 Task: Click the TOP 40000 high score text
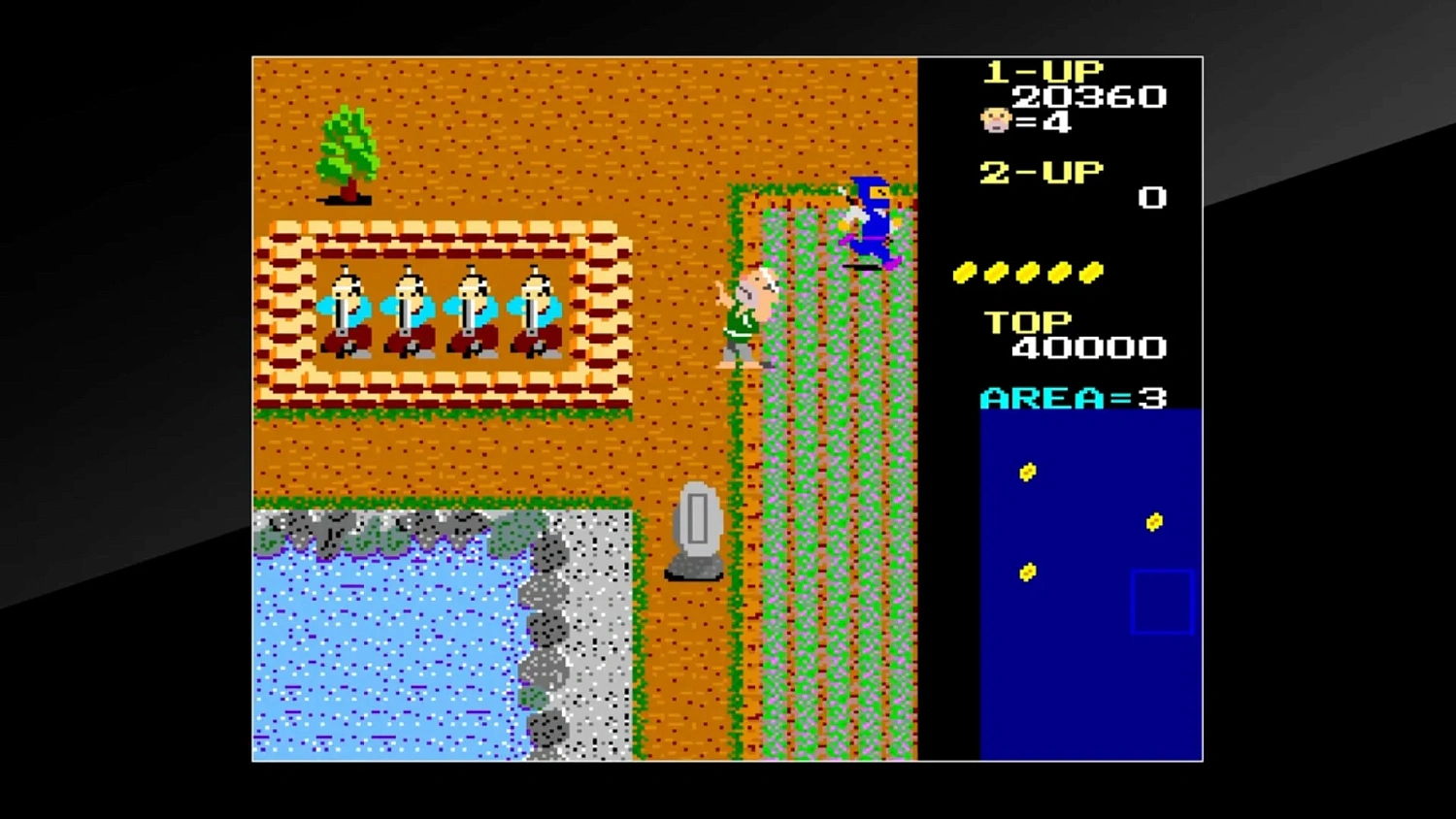point(1068,335)
